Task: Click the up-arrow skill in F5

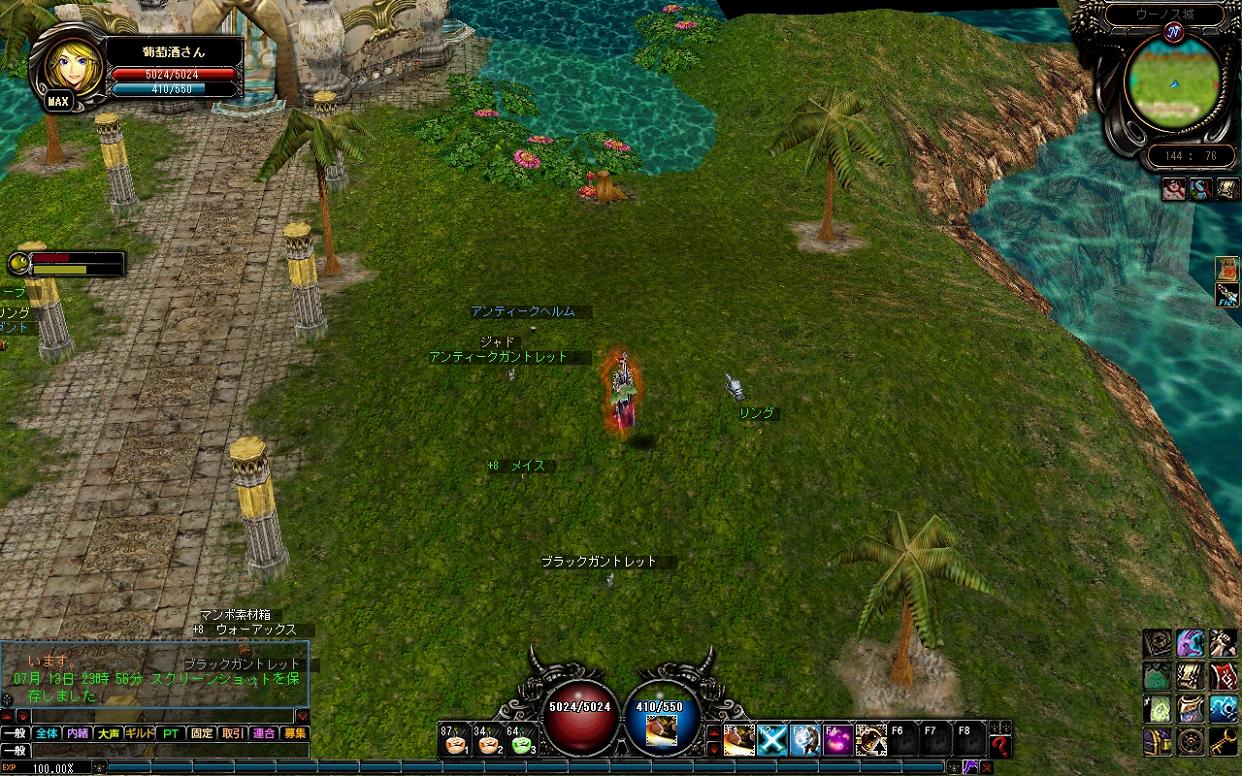Action: (x=871, y=740)
